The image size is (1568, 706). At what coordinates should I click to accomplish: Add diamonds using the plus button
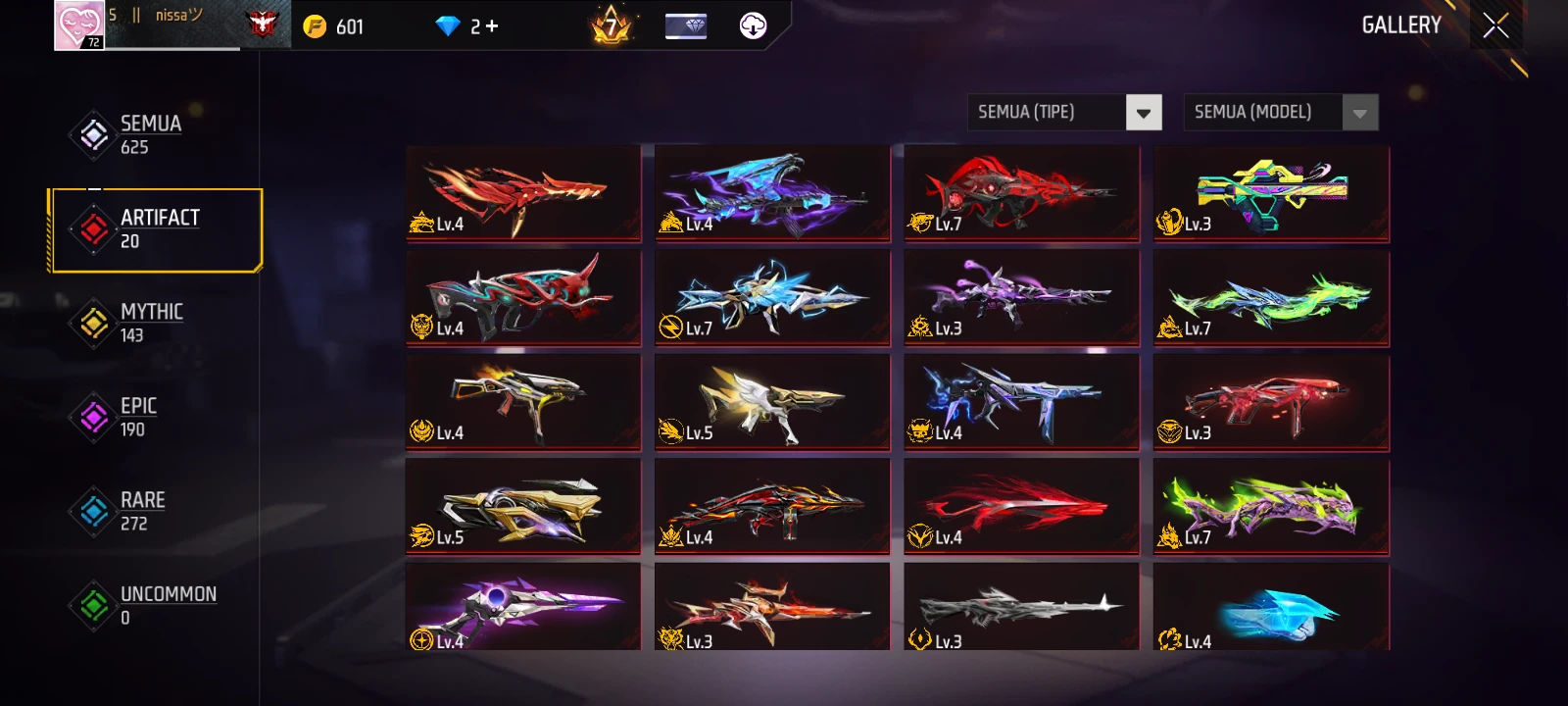click(x=492, y=26)
